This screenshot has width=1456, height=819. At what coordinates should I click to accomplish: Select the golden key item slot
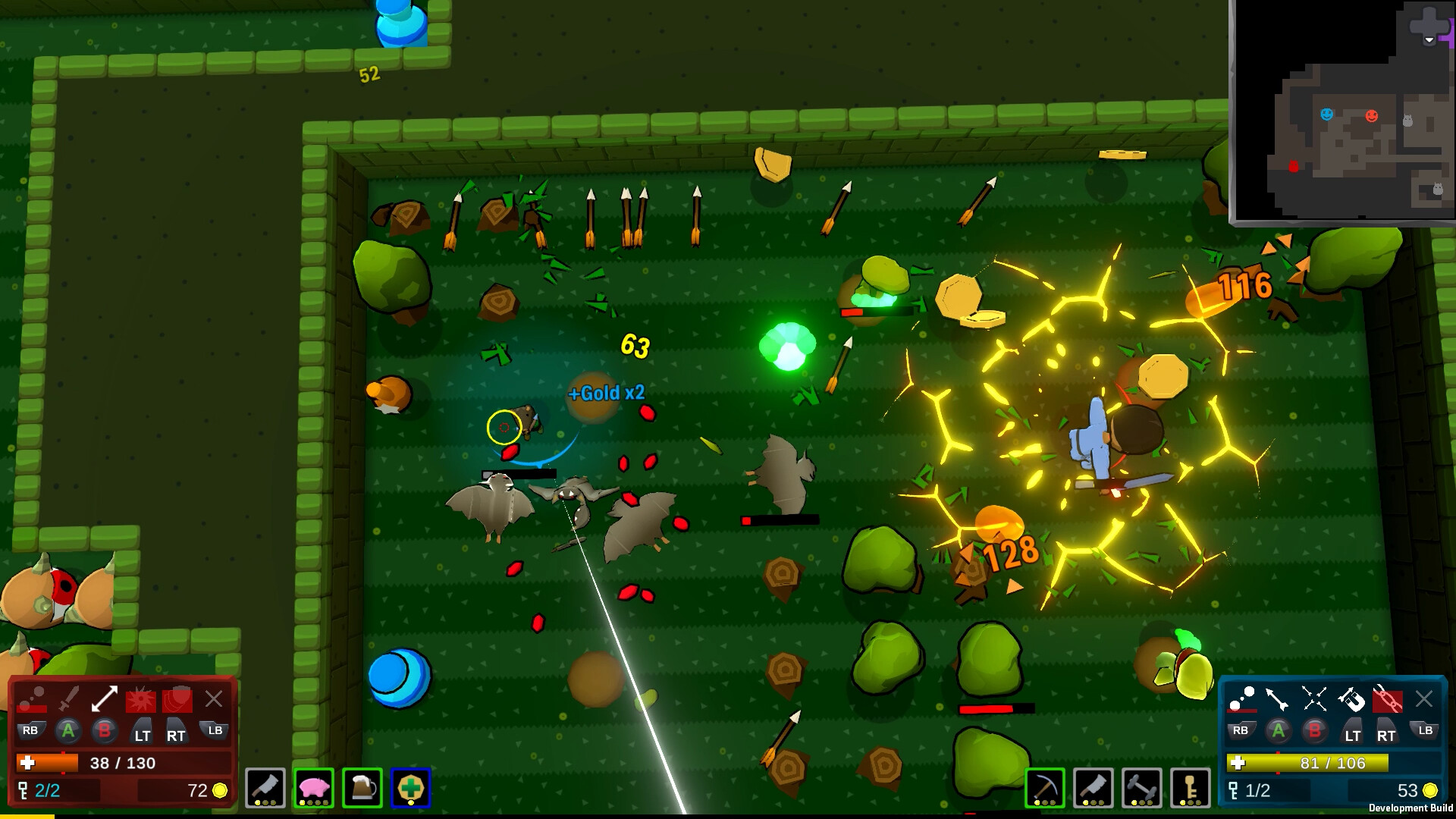[x=1191, y=787]
